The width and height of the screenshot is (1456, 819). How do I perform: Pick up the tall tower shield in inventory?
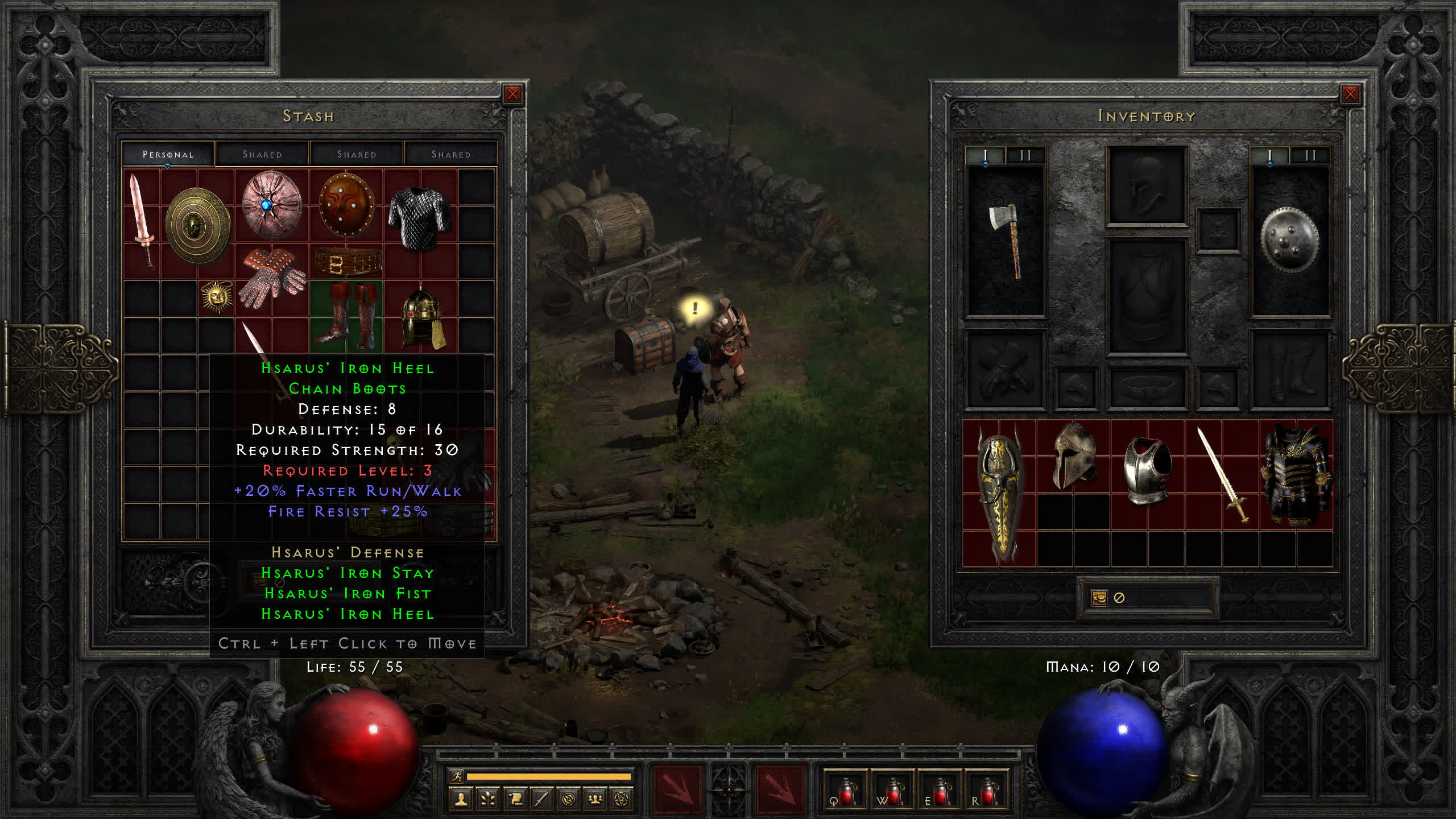999,493
